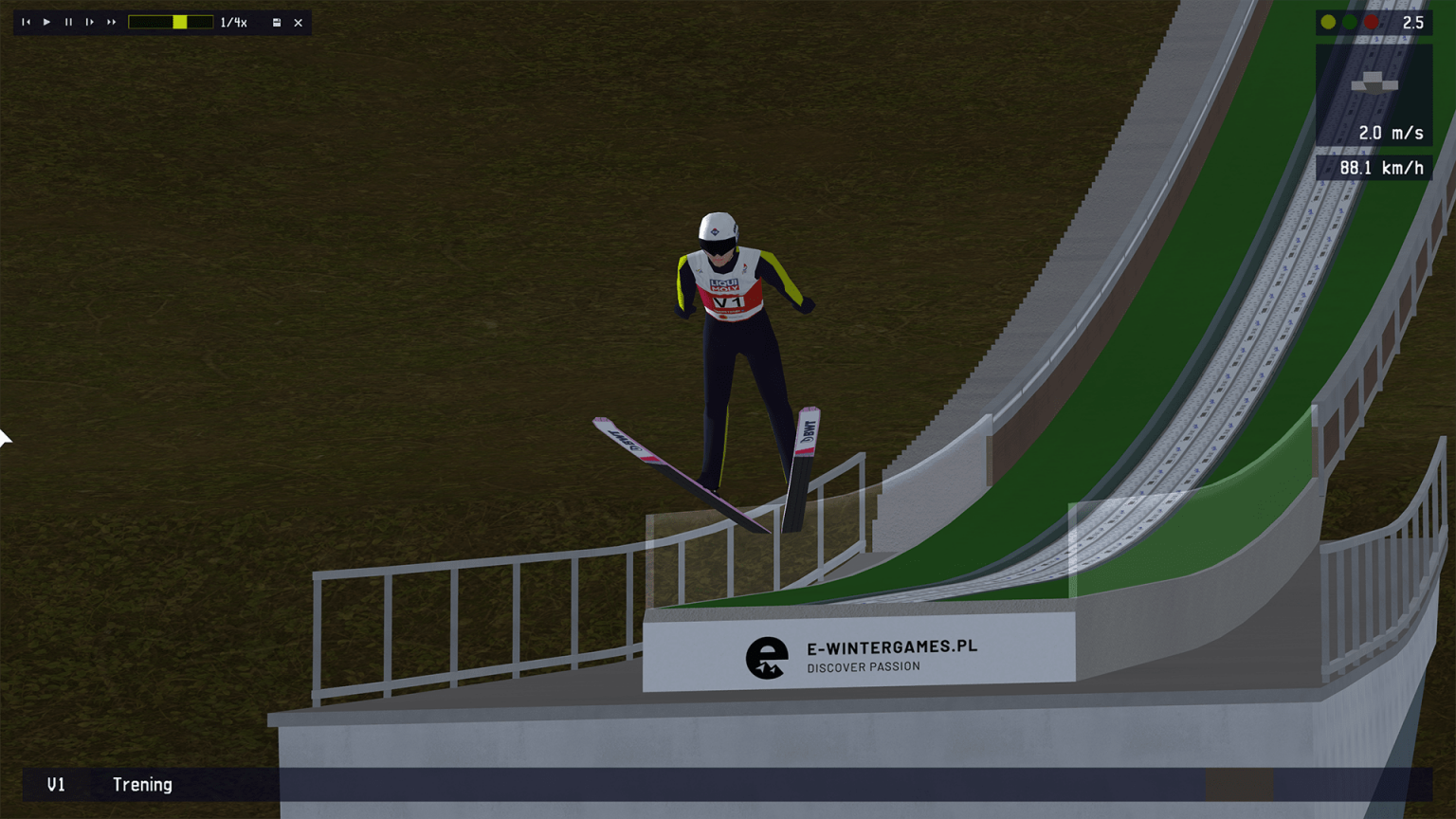This screenshot has height=819, width=1456.
Task: Pause the replay
Action: coord(67,23)
